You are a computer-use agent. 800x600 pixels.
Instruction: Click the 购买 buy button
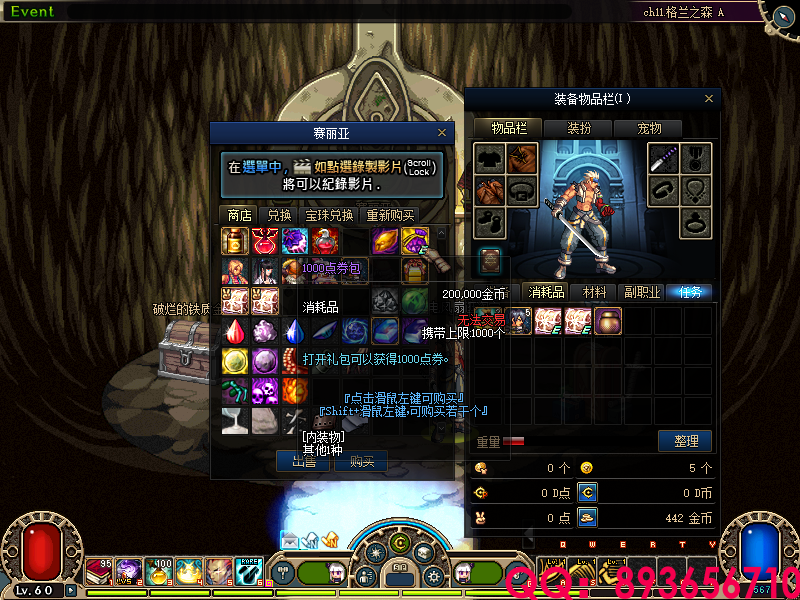(360, 461)
